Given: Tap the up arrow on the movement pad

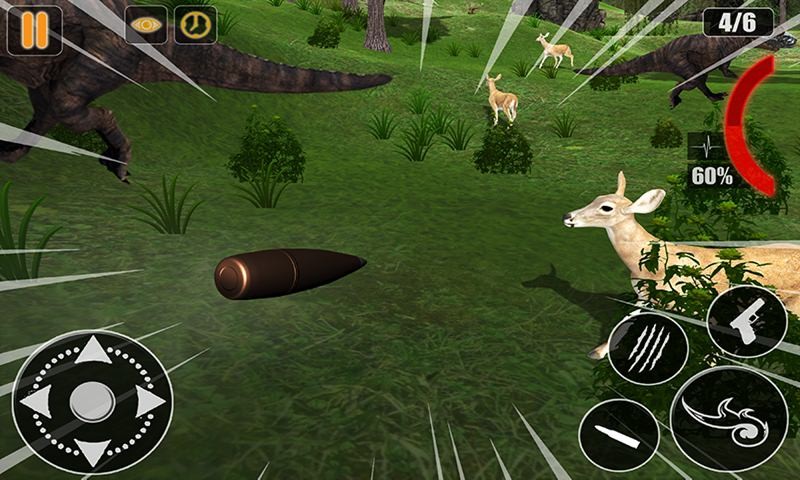Looking at the screenshot, I should point(93,350).
